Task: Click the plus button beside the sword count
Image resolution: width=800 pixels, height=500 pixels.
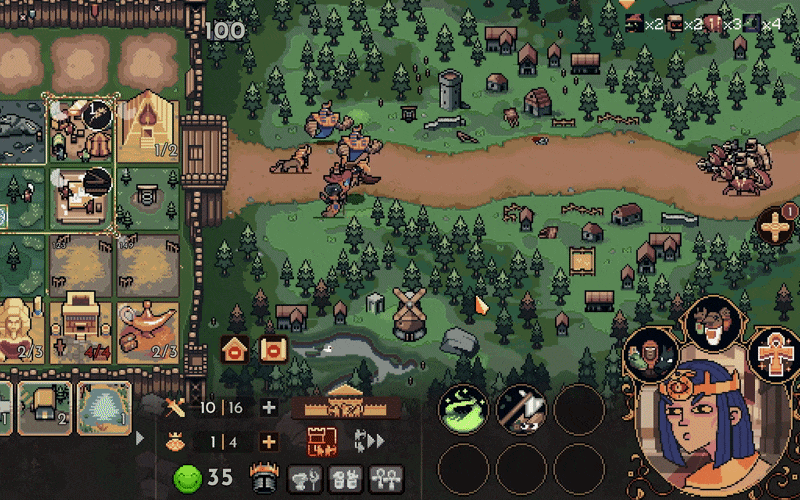Action: pyautogui.click(x=268, y=407)
